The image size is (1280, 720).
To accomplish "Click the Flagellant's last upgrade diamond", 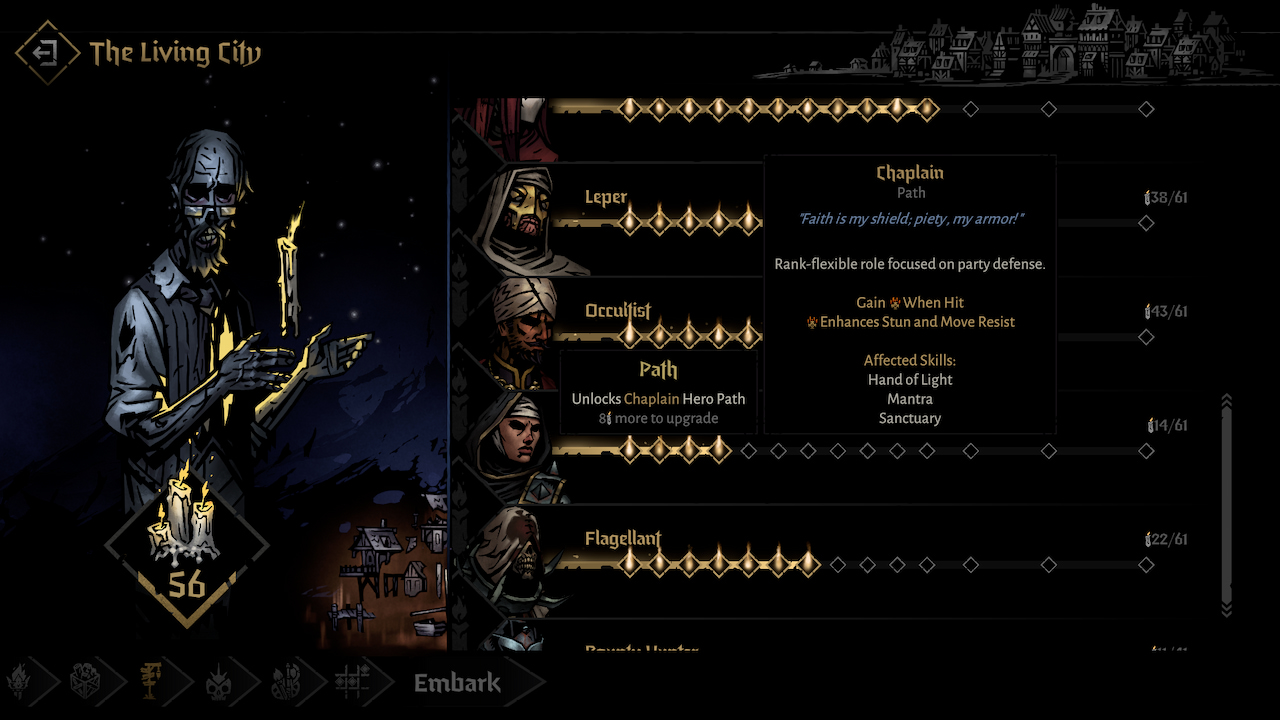I will pos(1146,565).
